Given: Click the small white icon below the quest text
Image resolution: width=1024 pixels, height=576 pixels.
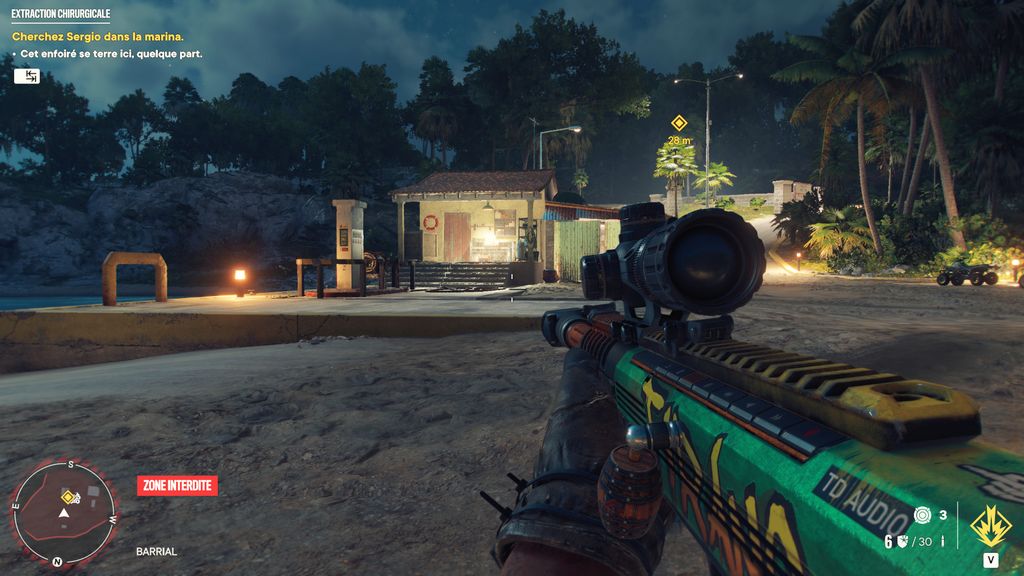Looking at the screenshot, I should point(26,76).
